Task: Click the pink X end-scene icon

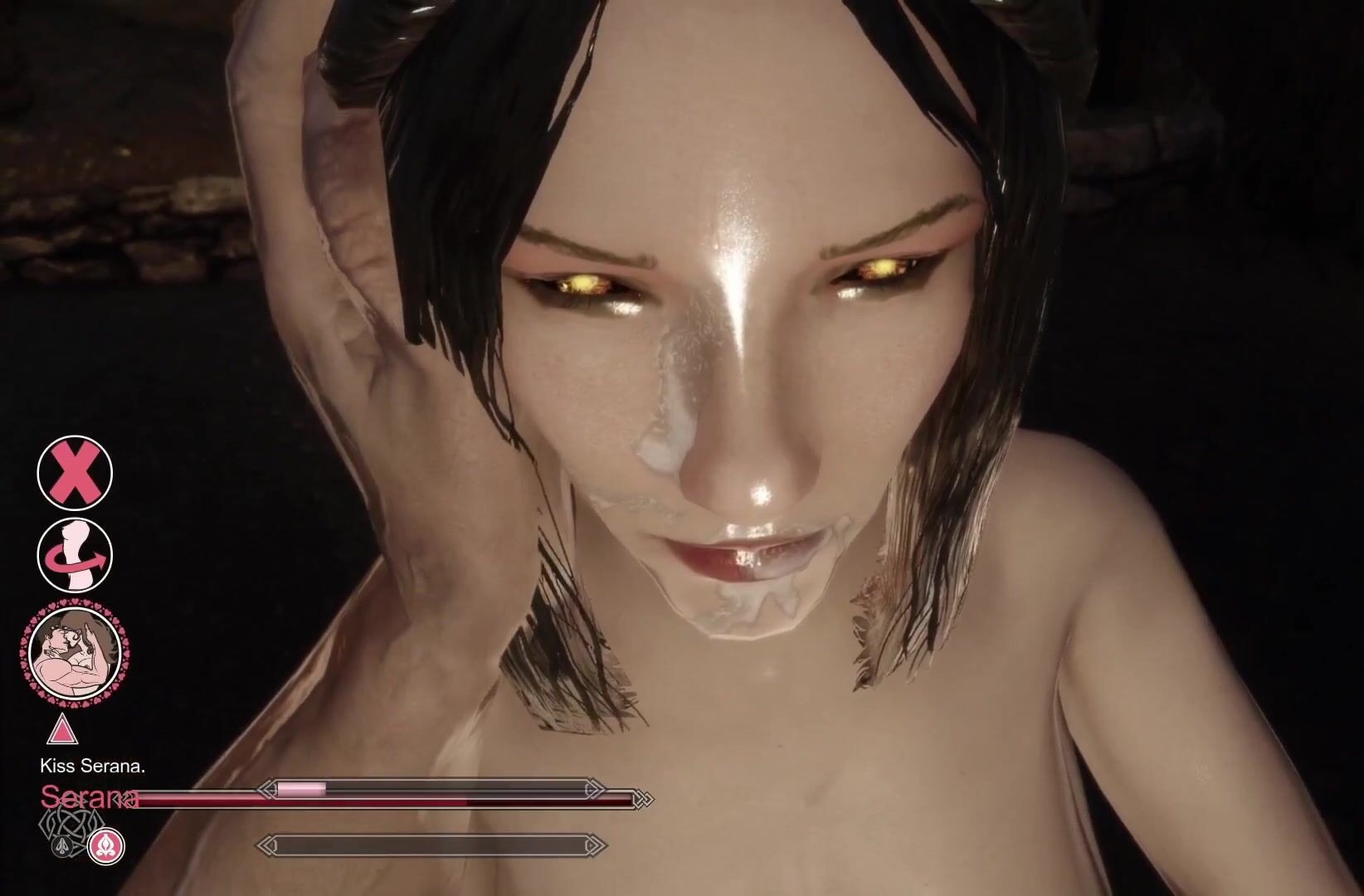Action: pos(75,473)
